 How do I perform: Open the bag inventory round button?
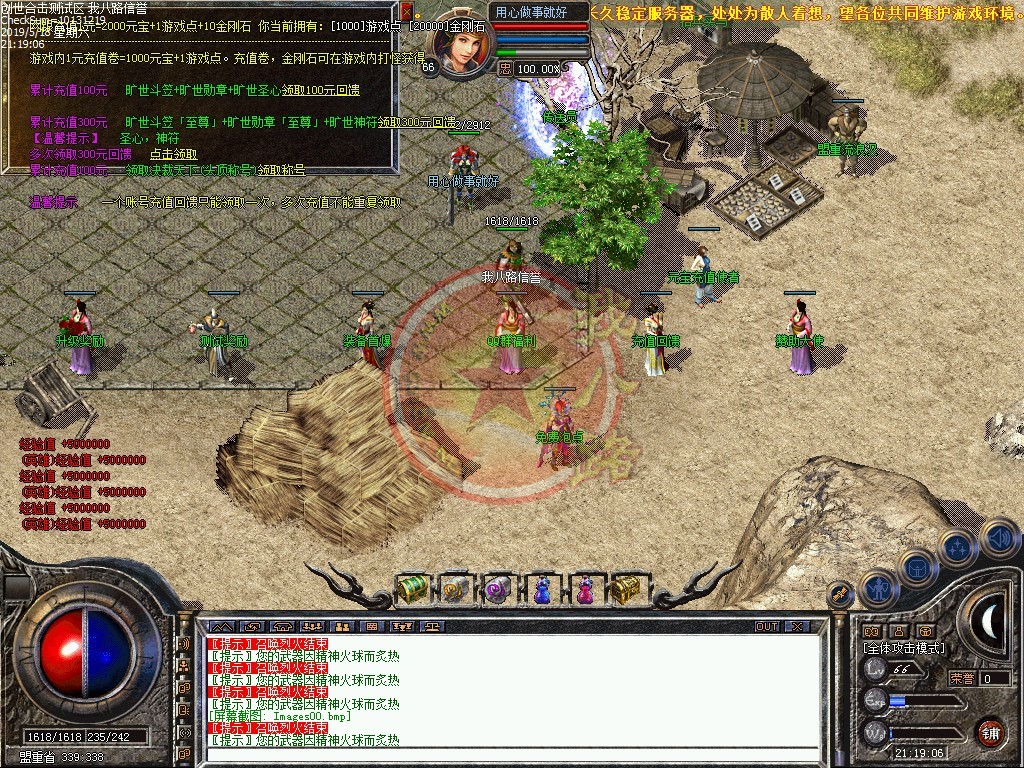(918, 567)
